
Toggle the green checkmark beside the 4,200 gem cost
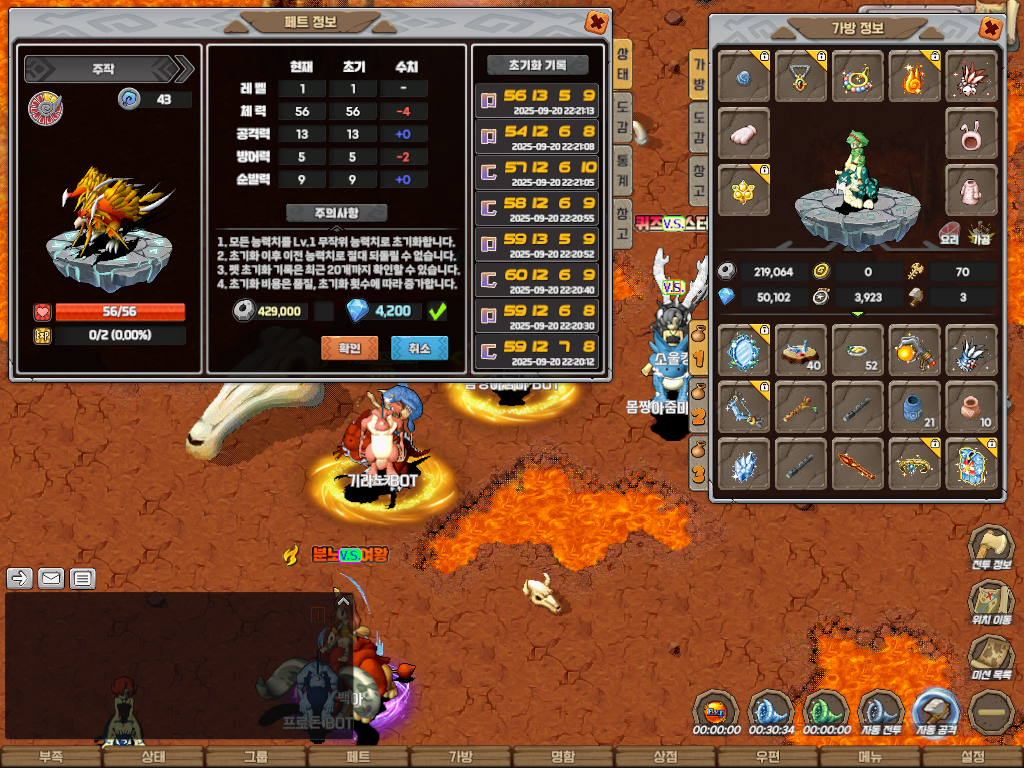(437, 312)
